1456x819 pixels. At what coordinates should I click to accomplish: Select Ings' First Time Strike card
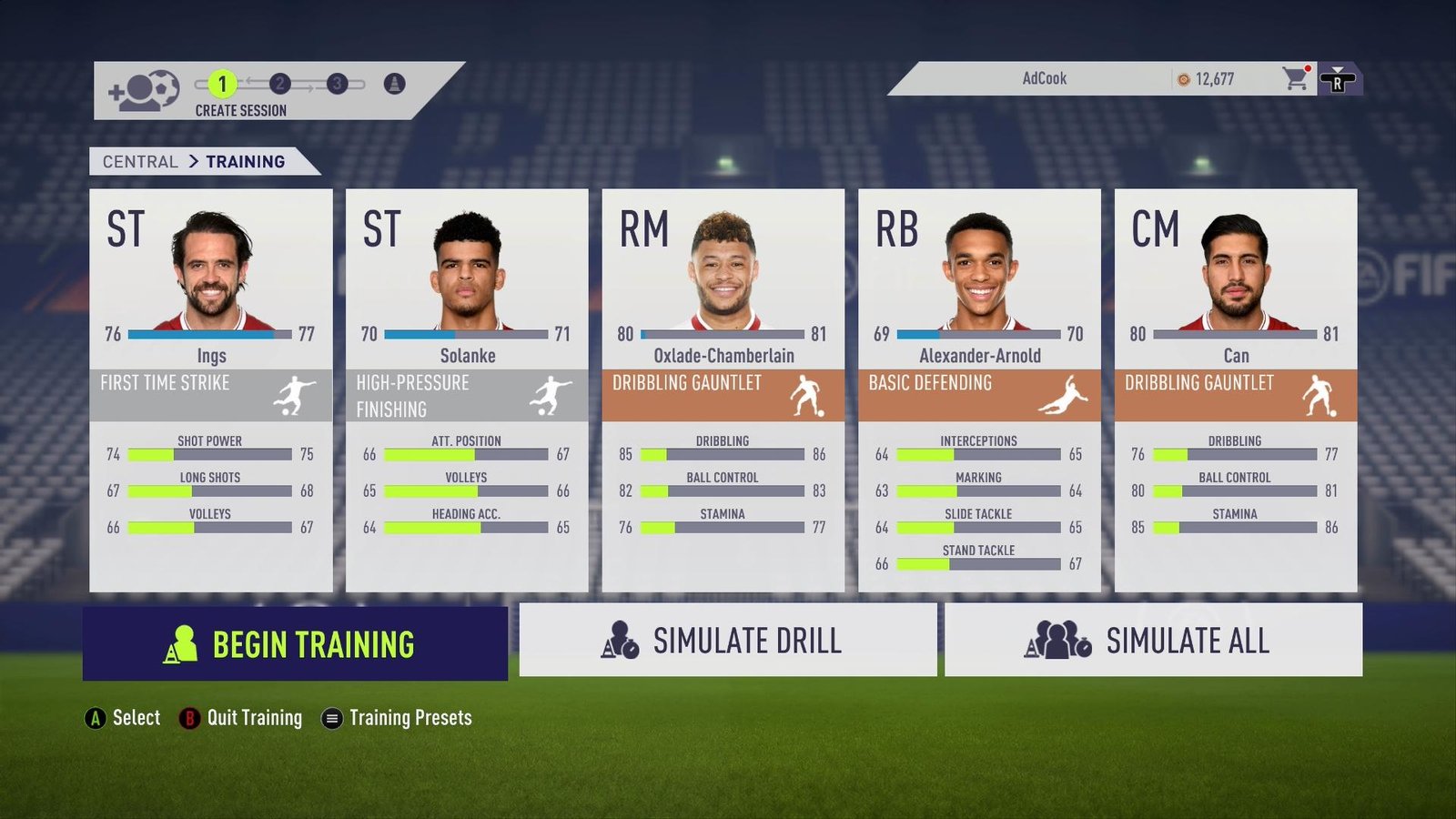coord(210,390)
